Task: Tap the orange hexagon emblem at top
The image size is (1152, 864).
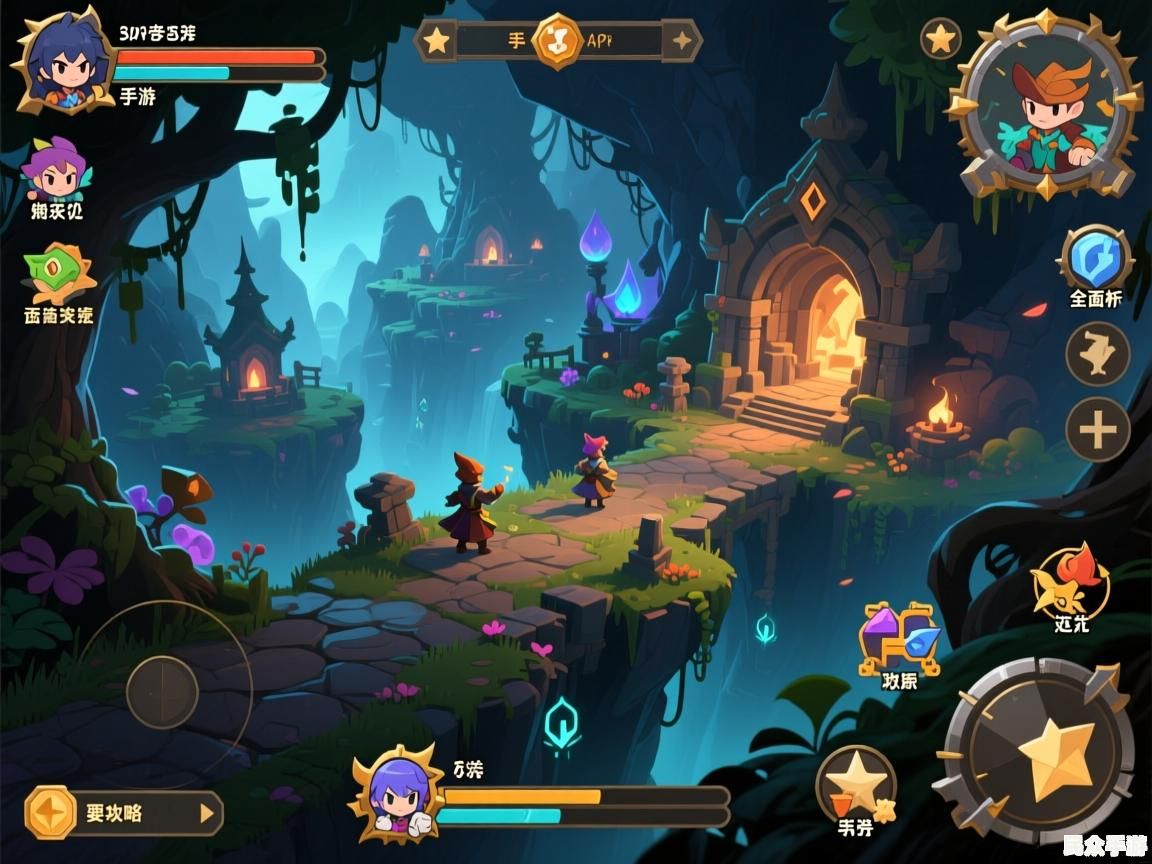Action: point(558,41)
